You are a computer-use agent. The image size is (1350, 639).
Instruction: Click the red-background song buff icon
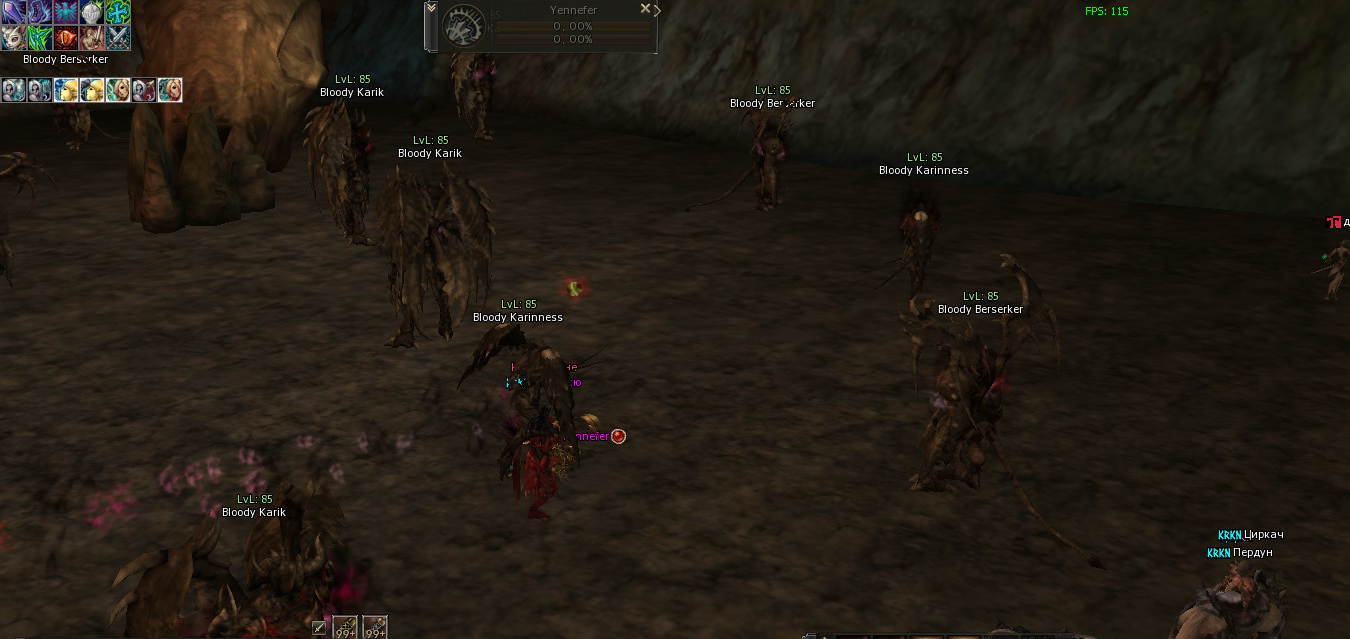[143, 91]
